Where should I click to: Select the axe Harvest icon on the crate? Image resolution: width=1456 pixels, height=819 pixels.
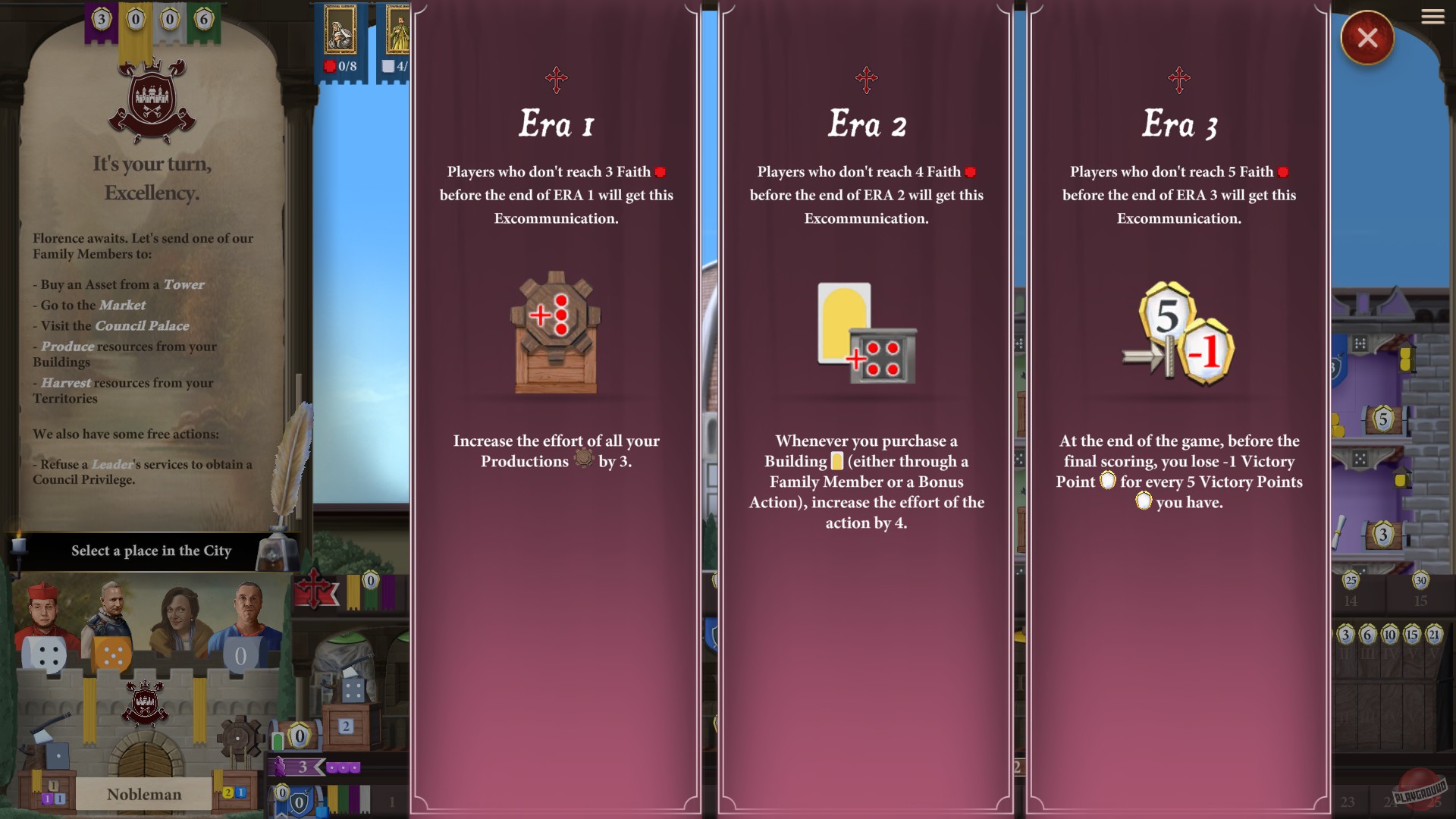click(42, 732)
